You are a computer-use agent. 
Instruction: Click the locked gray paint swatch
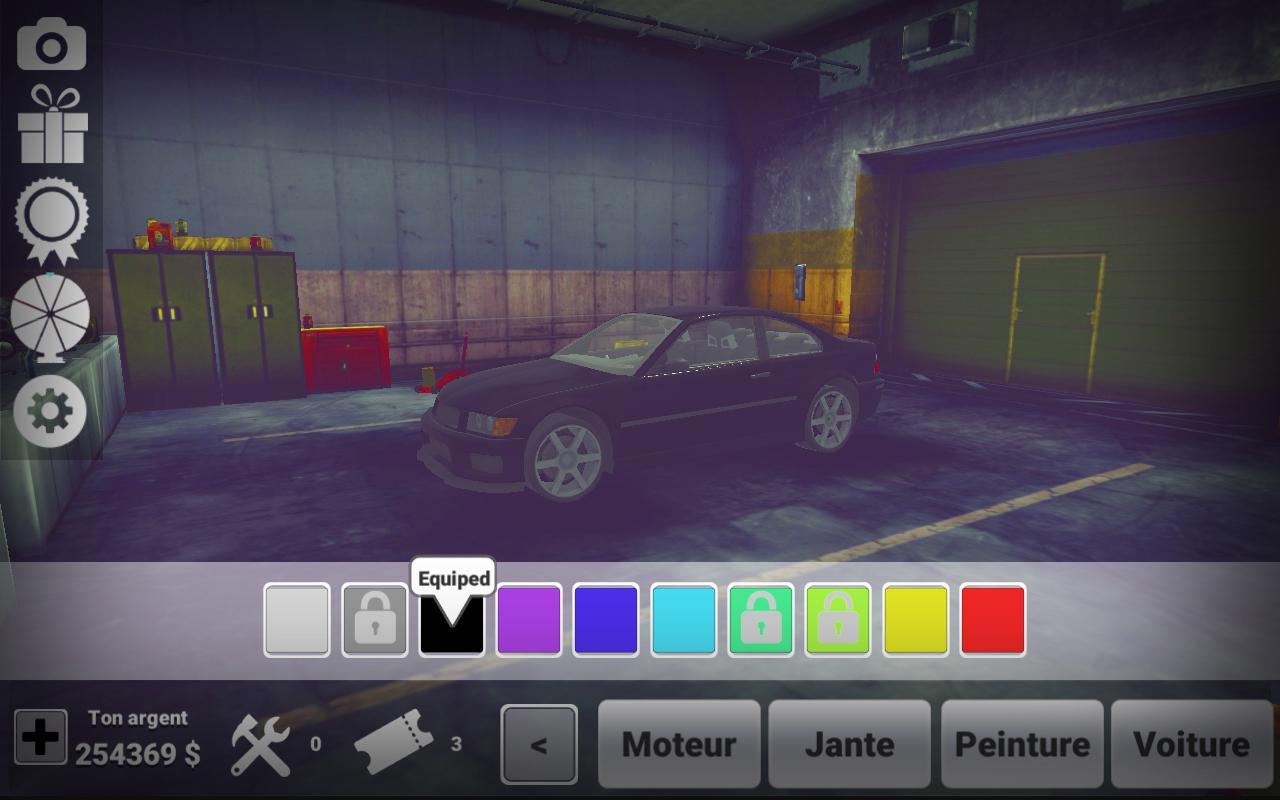point(376,620)
